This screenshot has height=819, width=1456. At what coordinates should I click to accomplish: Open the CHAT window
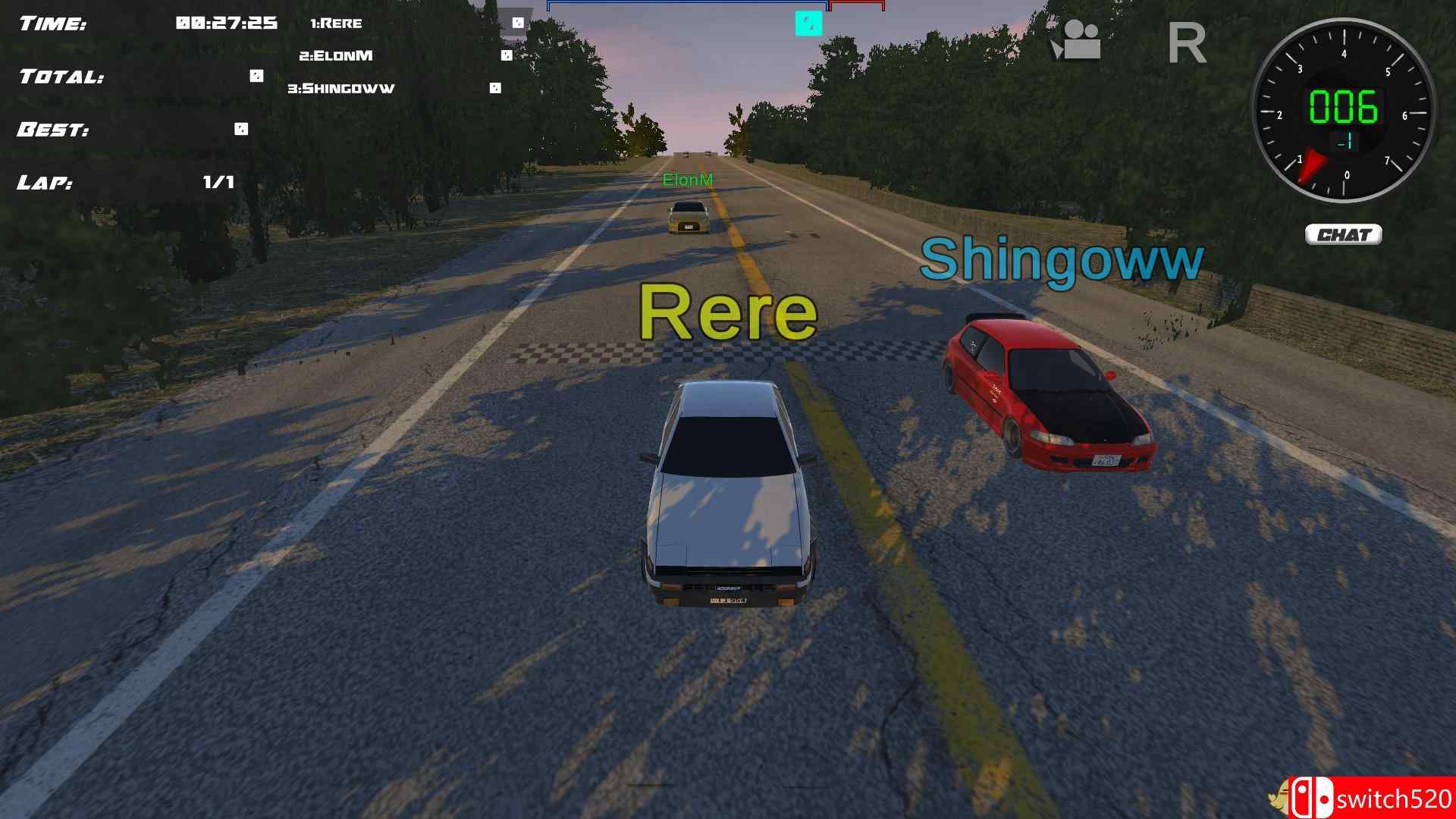point(1343,235)
